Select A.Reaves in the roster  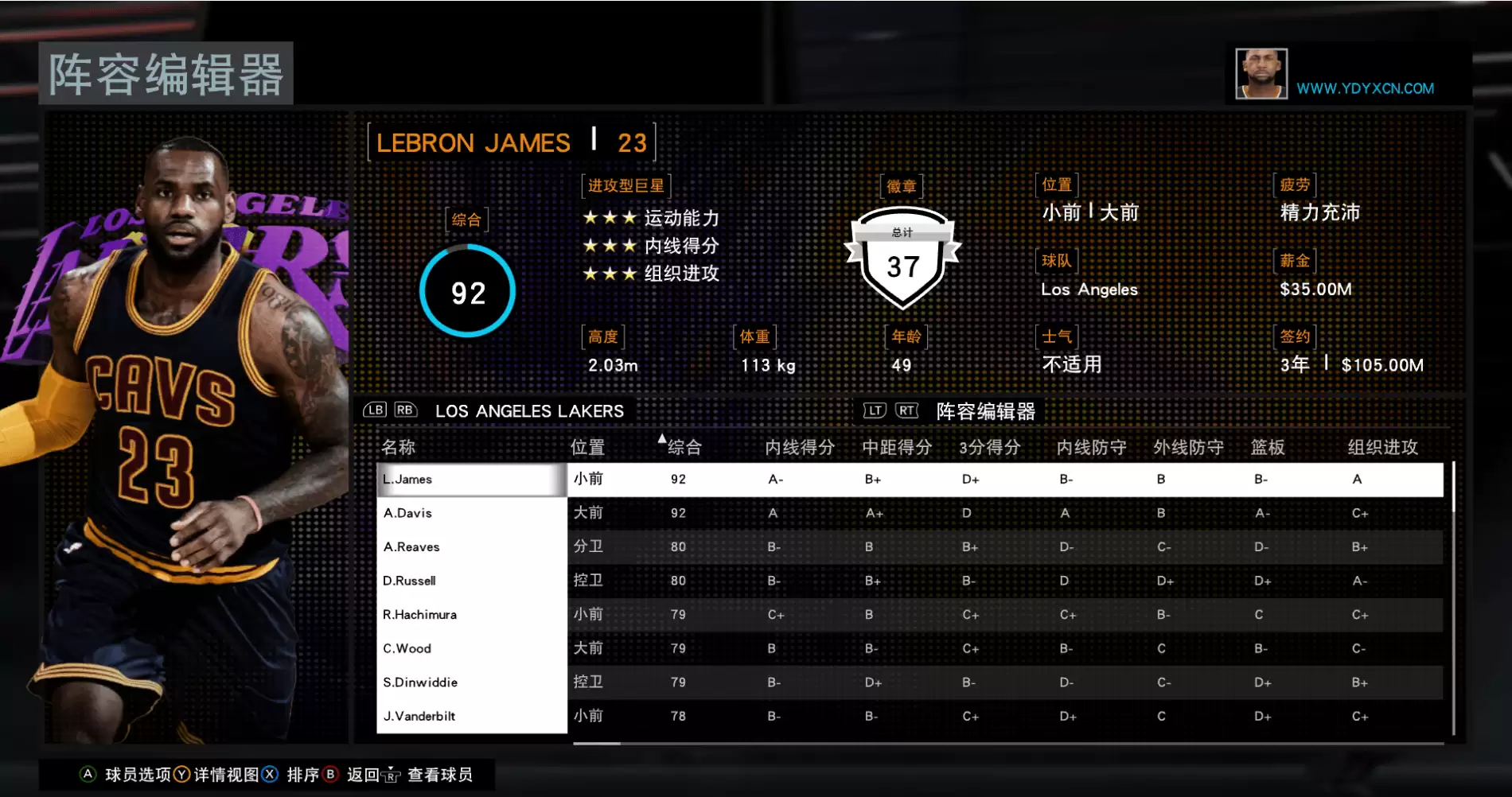pos(471,547)
